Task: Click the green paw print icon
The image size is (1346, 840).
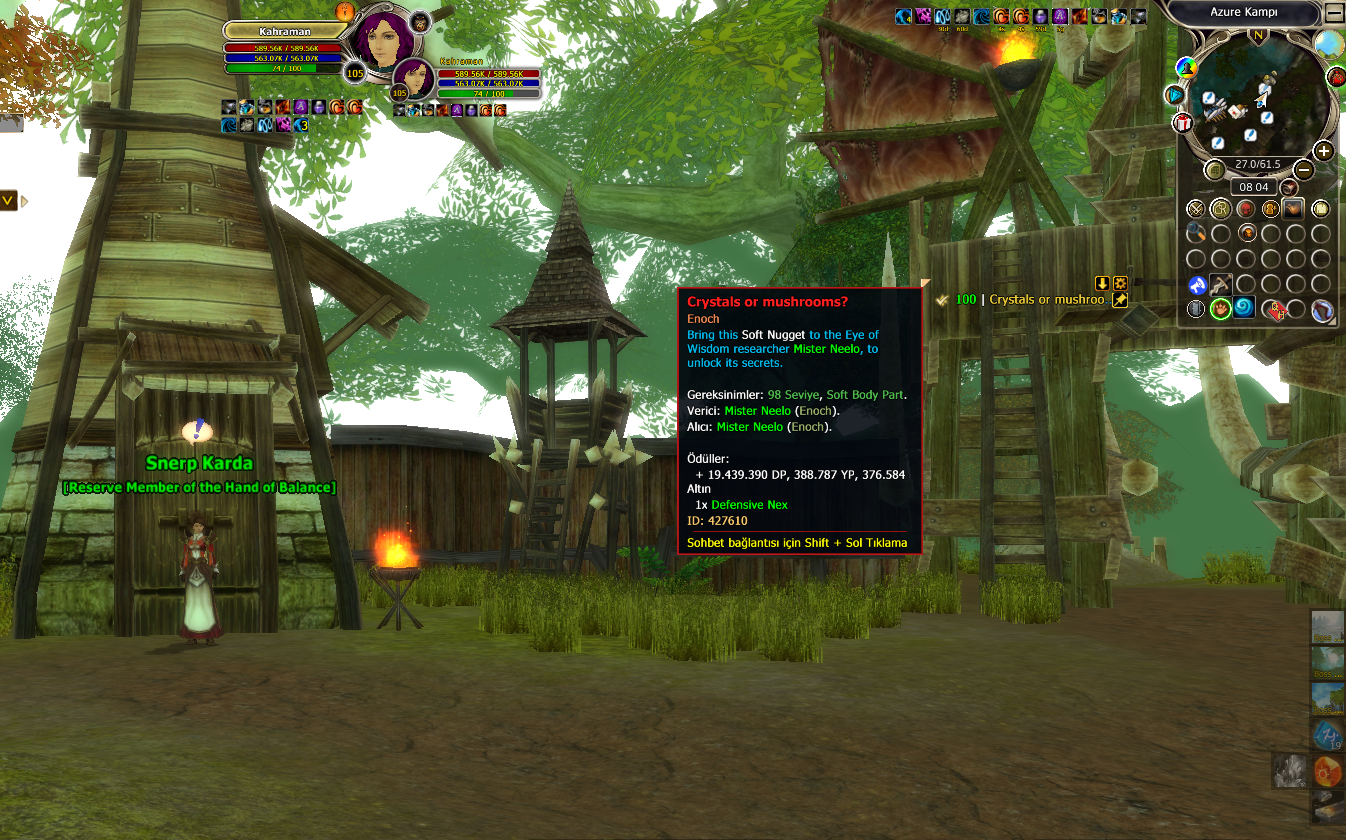Action: (1220, 309)
